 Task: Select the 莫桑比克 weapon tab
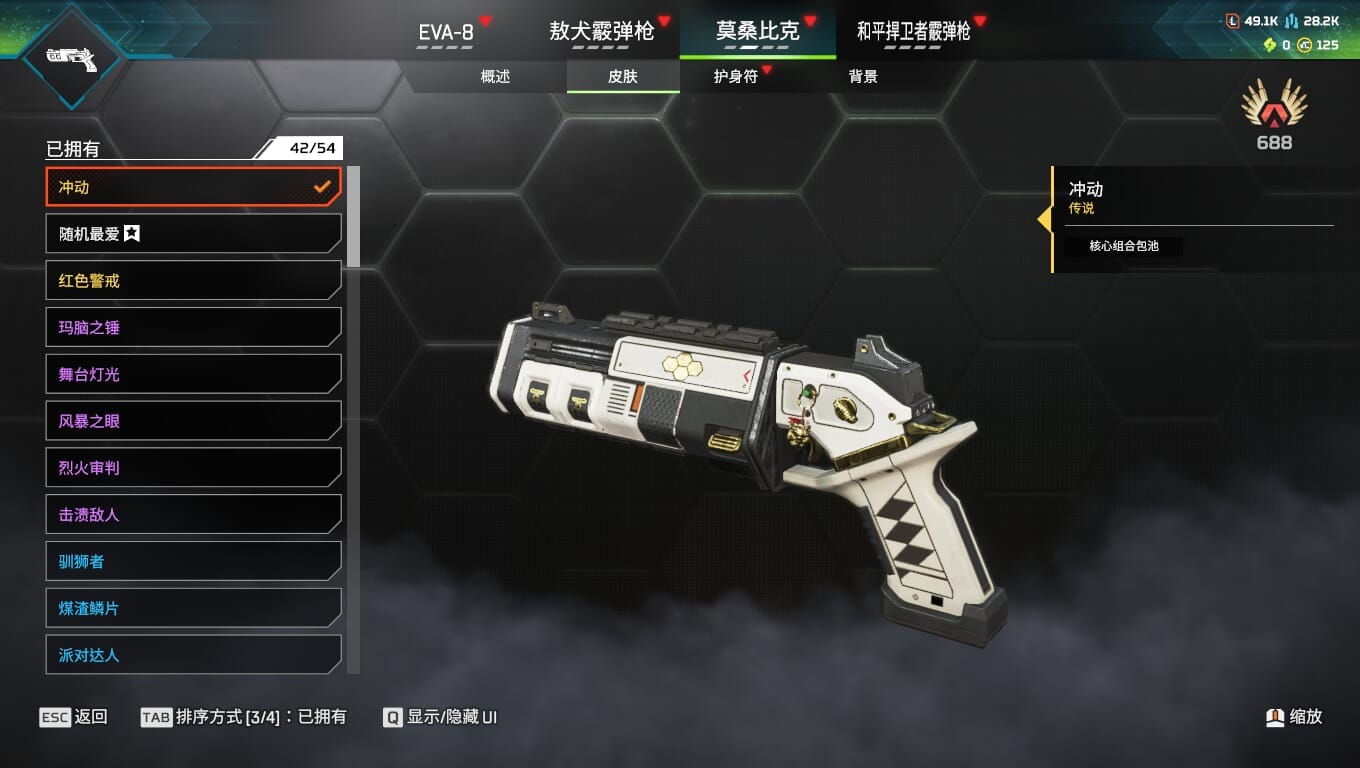[758, 32]
